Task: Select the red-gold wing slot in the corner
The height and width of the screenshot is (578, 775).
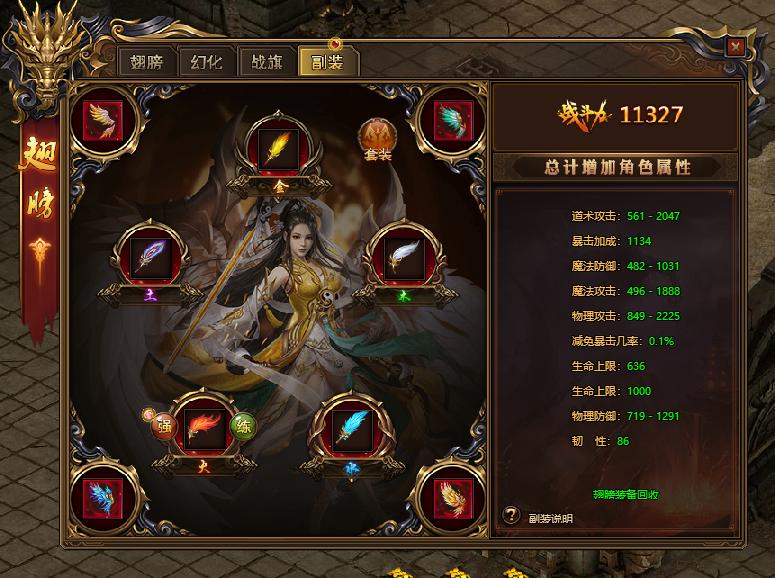Action: point(103,121)
